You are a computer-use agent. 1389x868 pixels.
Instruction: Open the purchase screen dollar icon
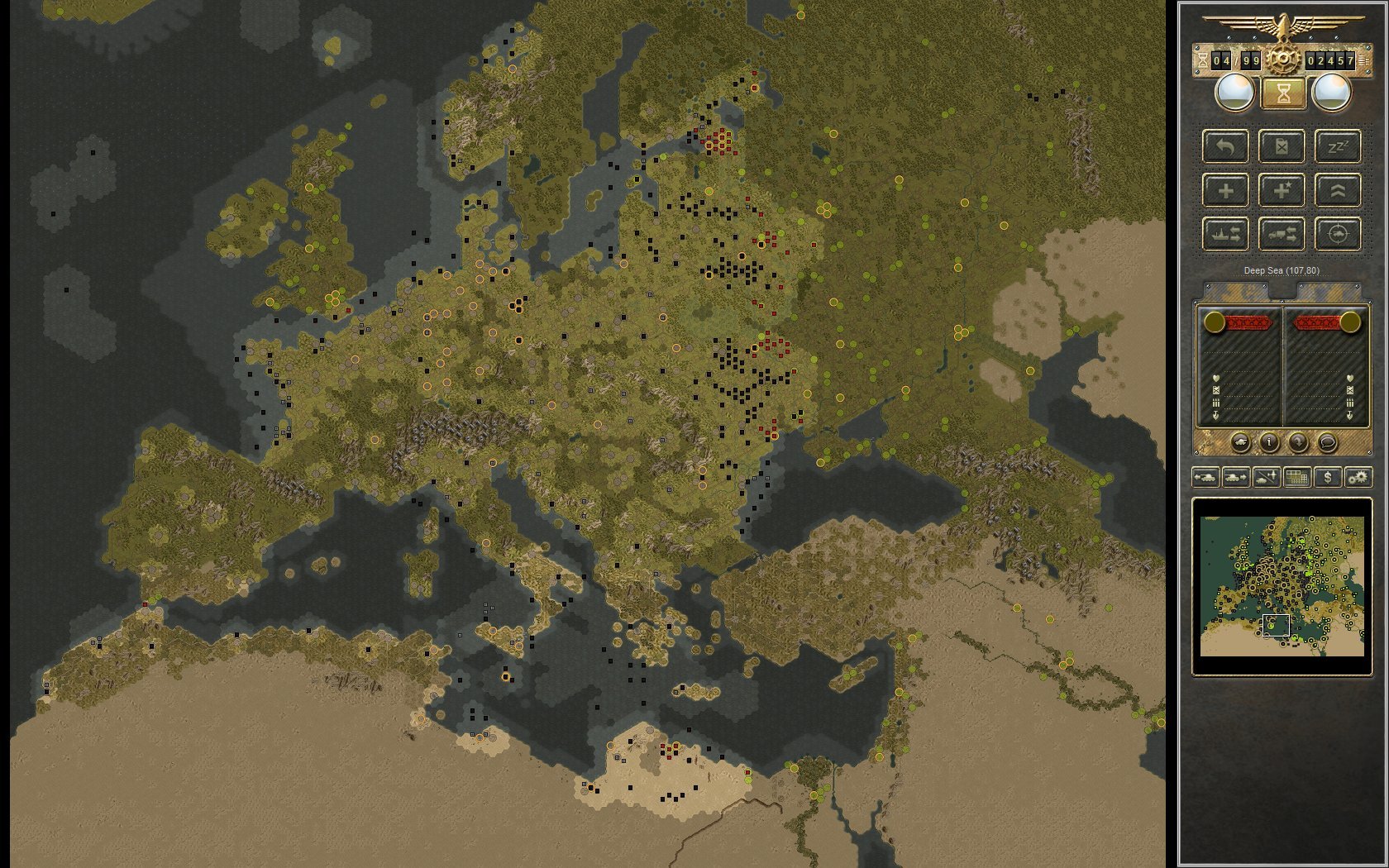[x=1328, y=477]
